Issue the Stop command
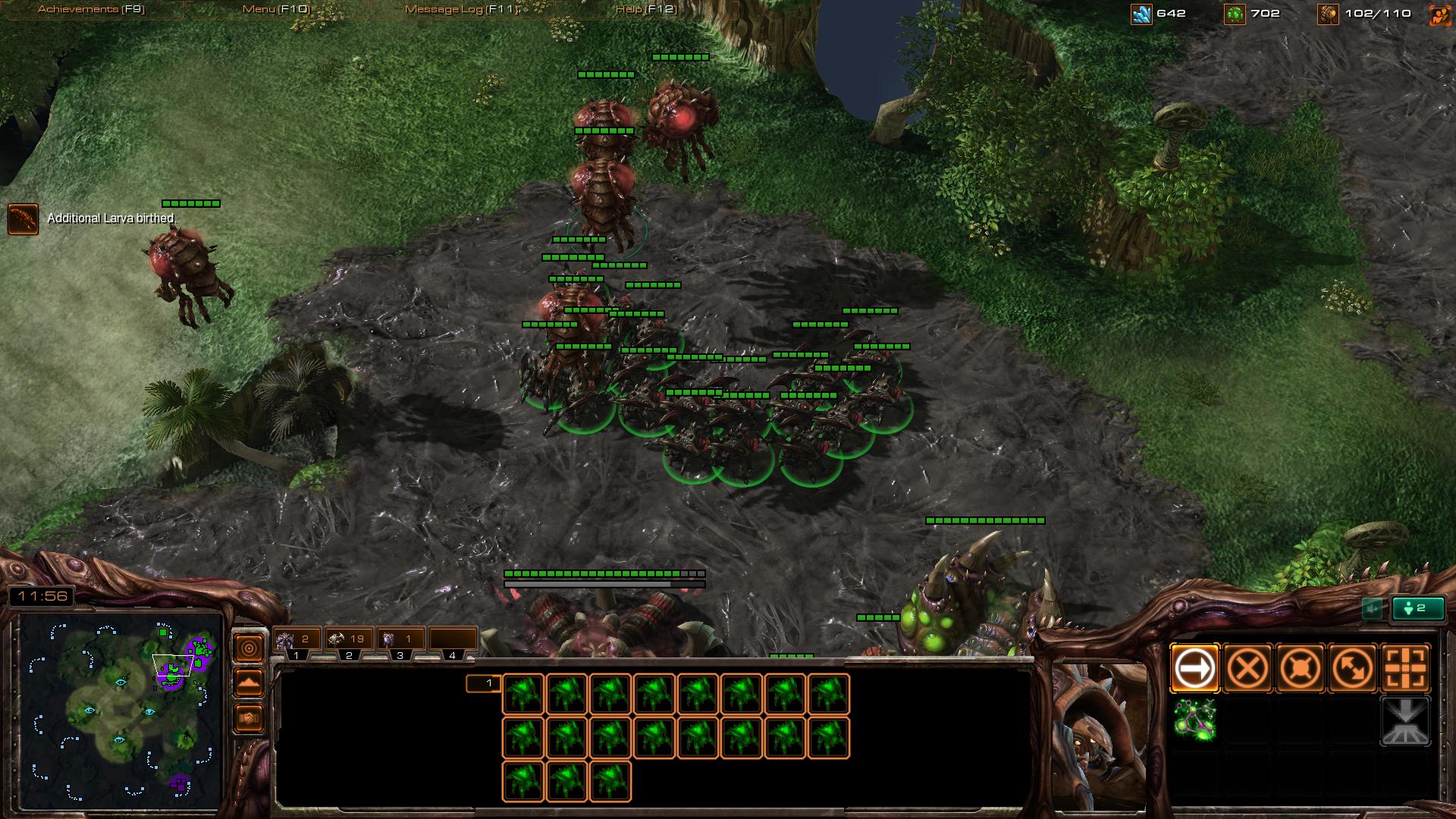1456x819 pixels. tap(1247, 668)
